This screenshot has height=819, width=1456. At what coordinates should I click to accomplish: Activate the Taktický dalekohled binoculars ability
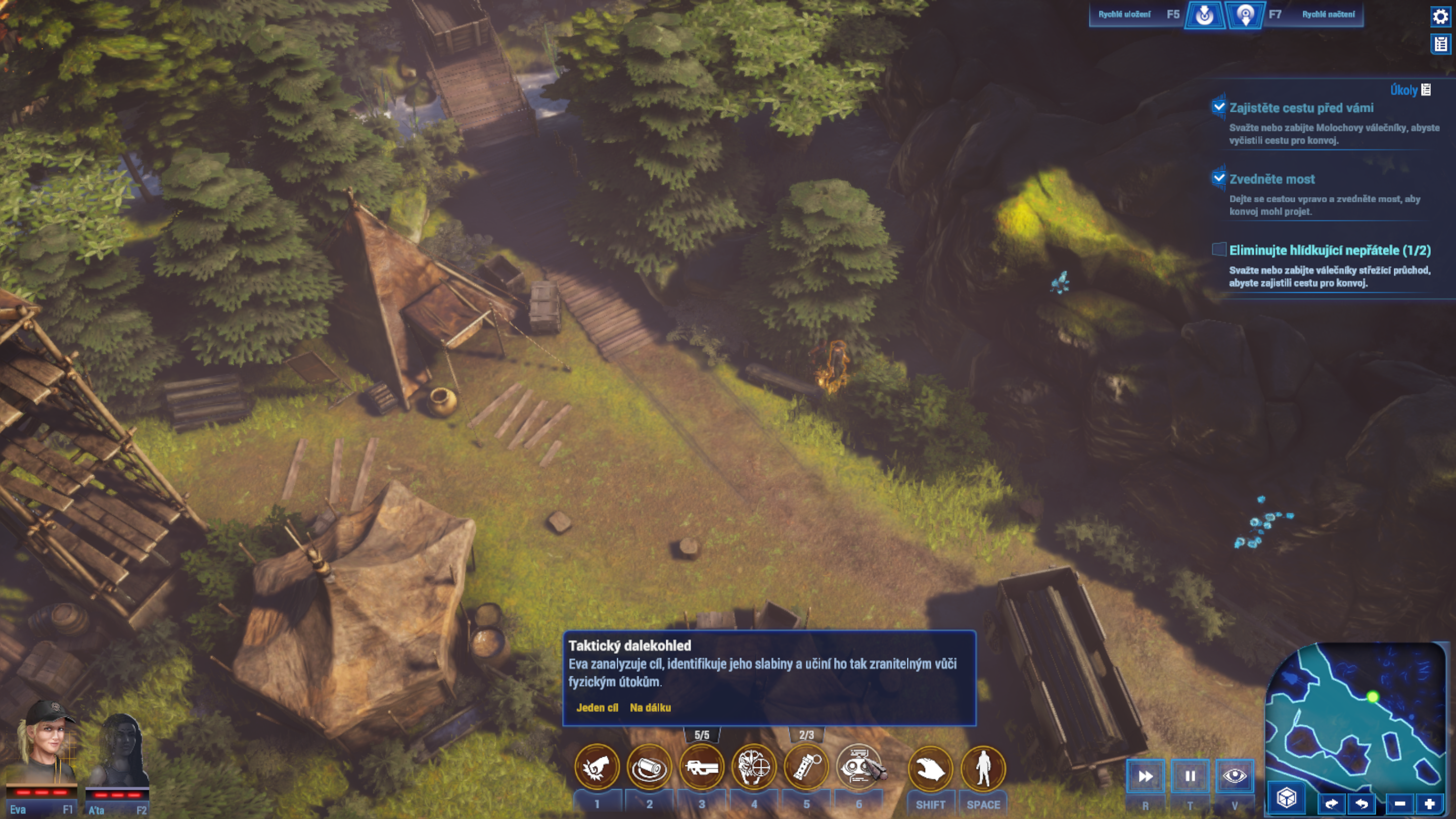point(859,767)
